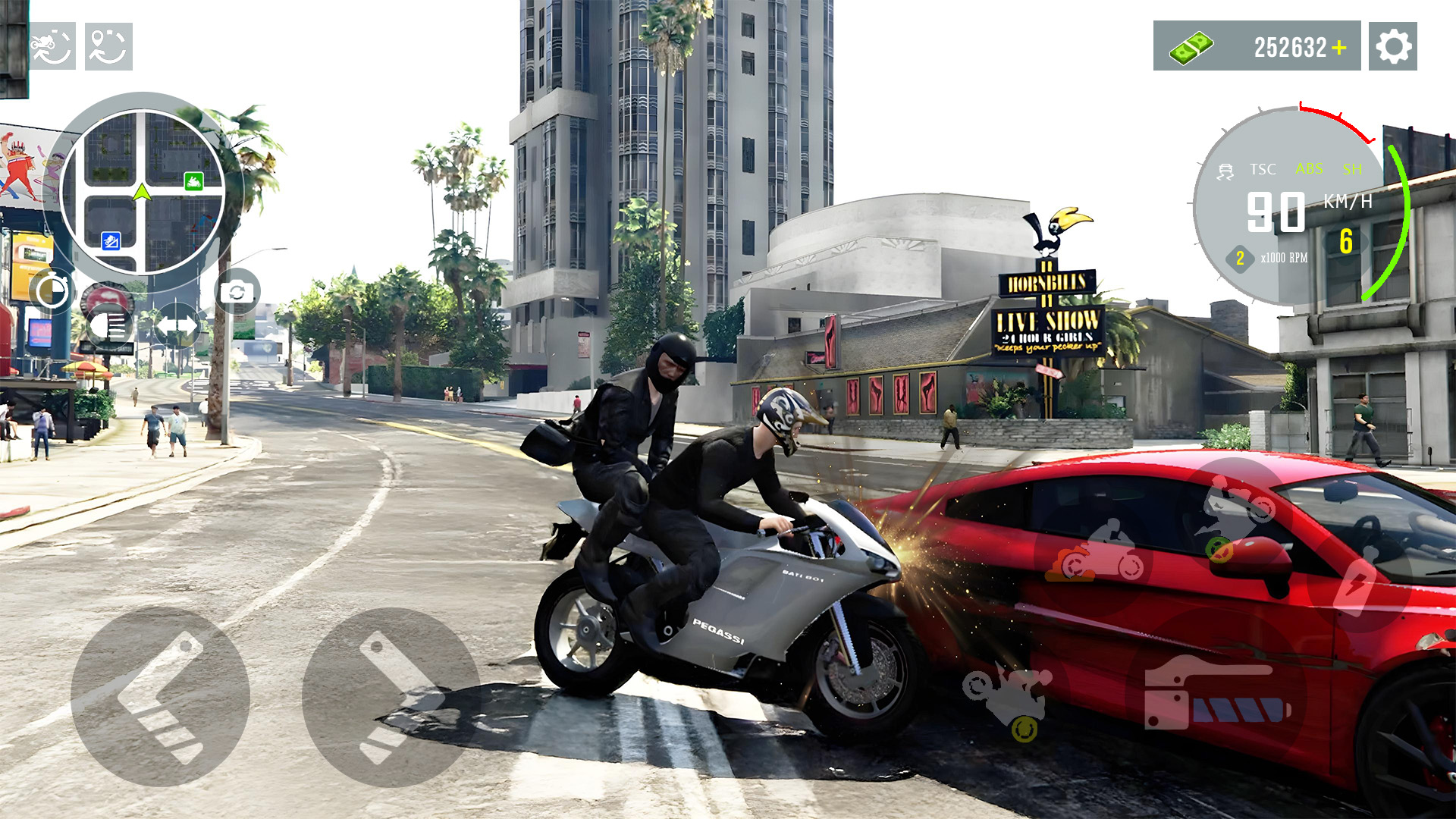Viewport: 1456px width, 819px height.
Task: Switch camera view with the camera icon
Action: [237, 290]
